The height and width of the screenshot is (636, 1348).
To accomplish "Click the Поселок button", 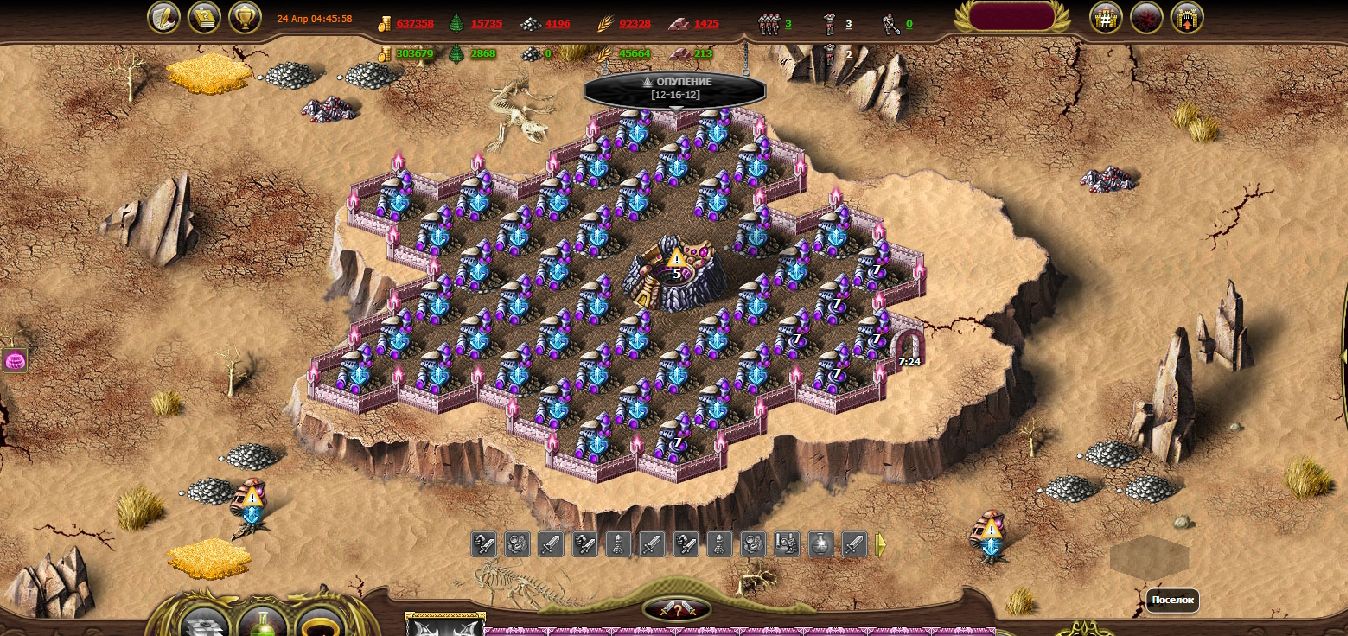I will (1172, 601).
